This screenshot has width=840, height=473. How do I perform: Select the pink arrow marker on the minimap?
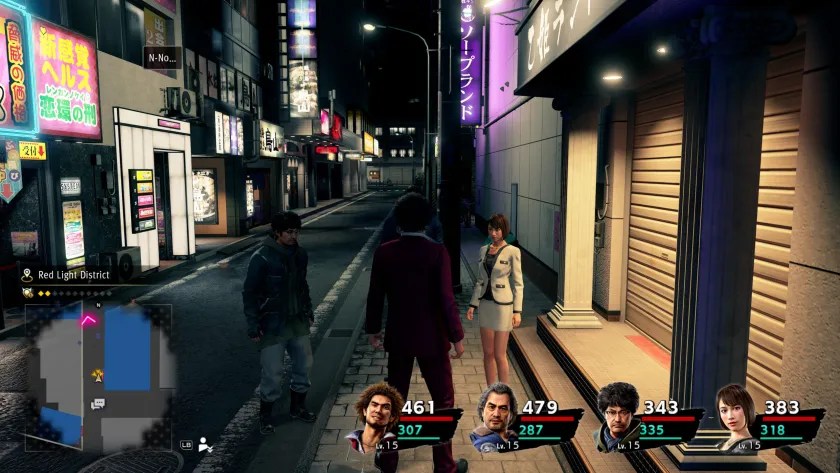(x=89, y=320)
